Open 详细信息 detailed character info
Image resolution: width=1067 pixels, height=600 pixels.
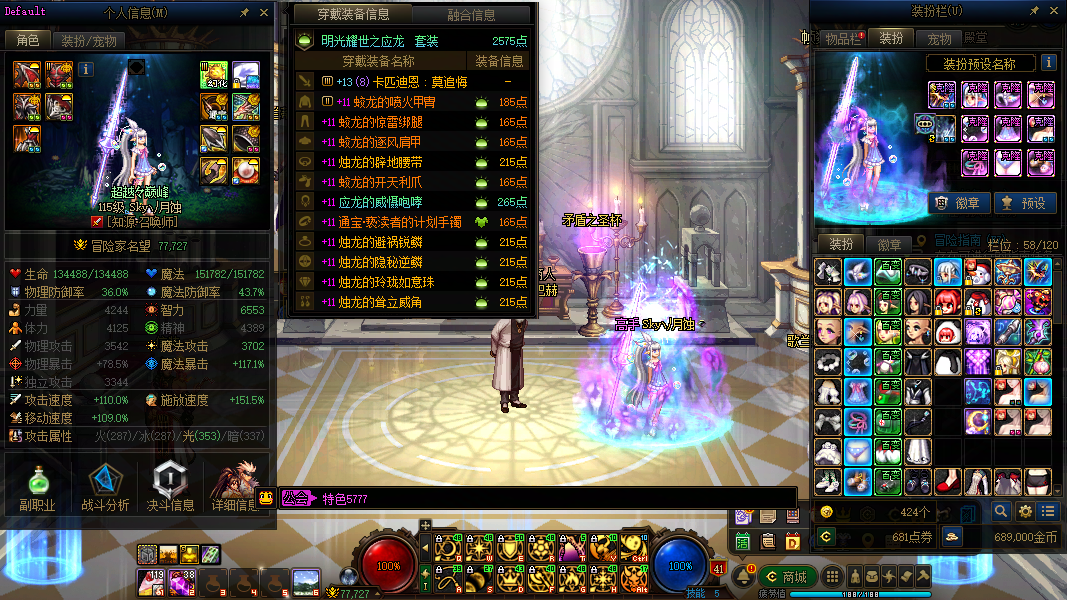pyautogui.click(x=236, y=487)
